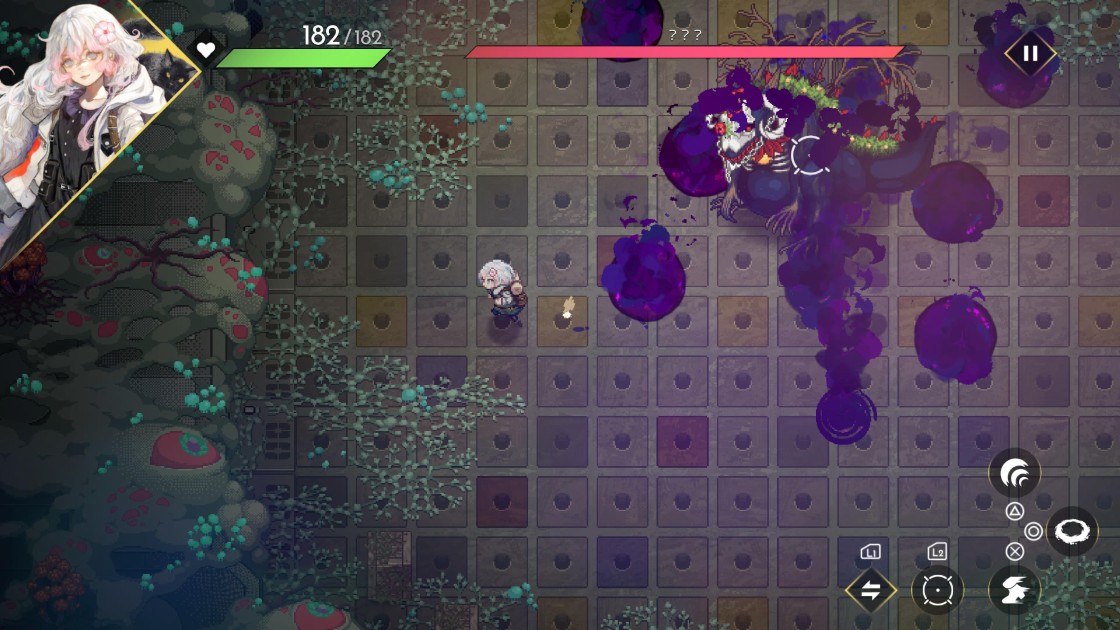Tap the swap arrows diamond button
Image resolution: width=1120 pixels, height=630 pixels.
pos(870,590)
